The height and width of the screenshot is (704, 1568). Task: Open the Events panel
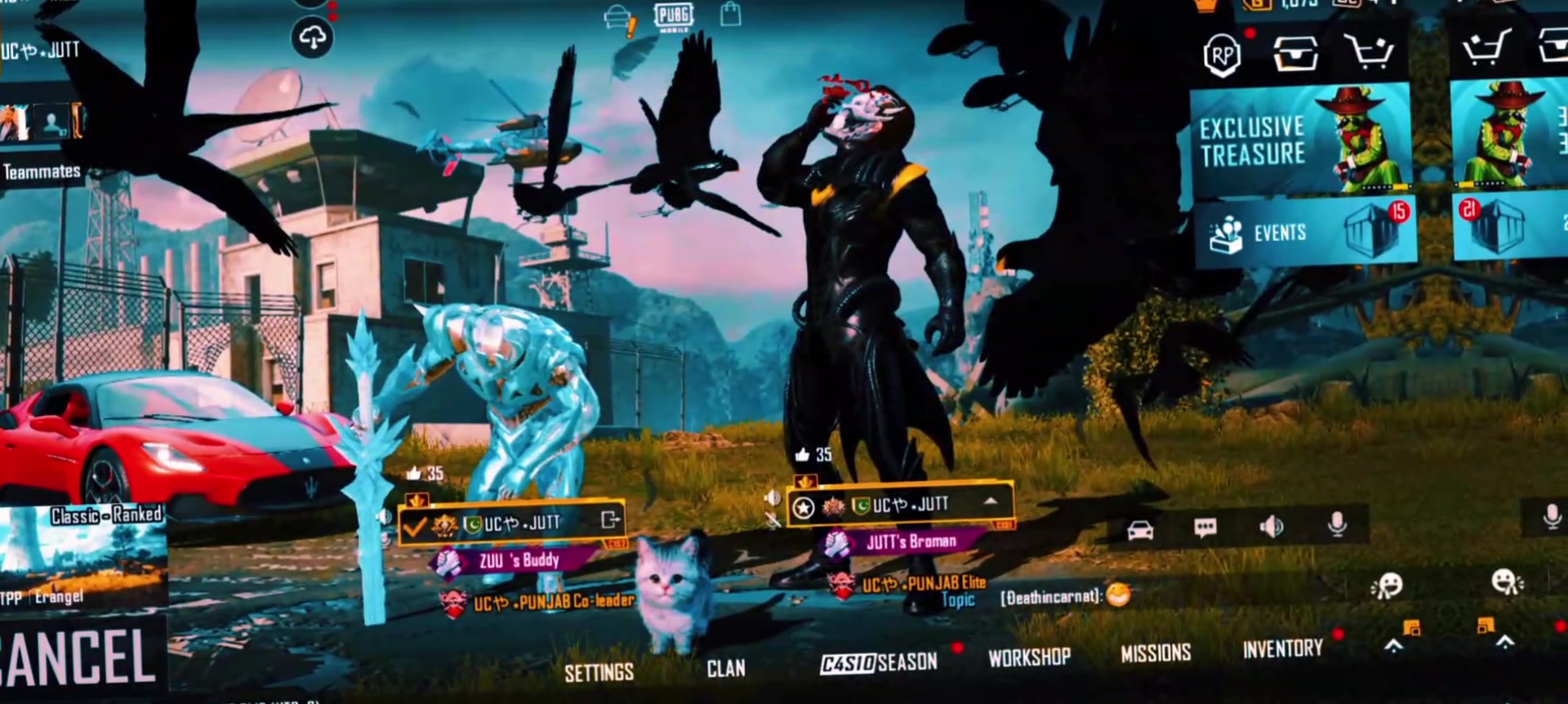1303,234
